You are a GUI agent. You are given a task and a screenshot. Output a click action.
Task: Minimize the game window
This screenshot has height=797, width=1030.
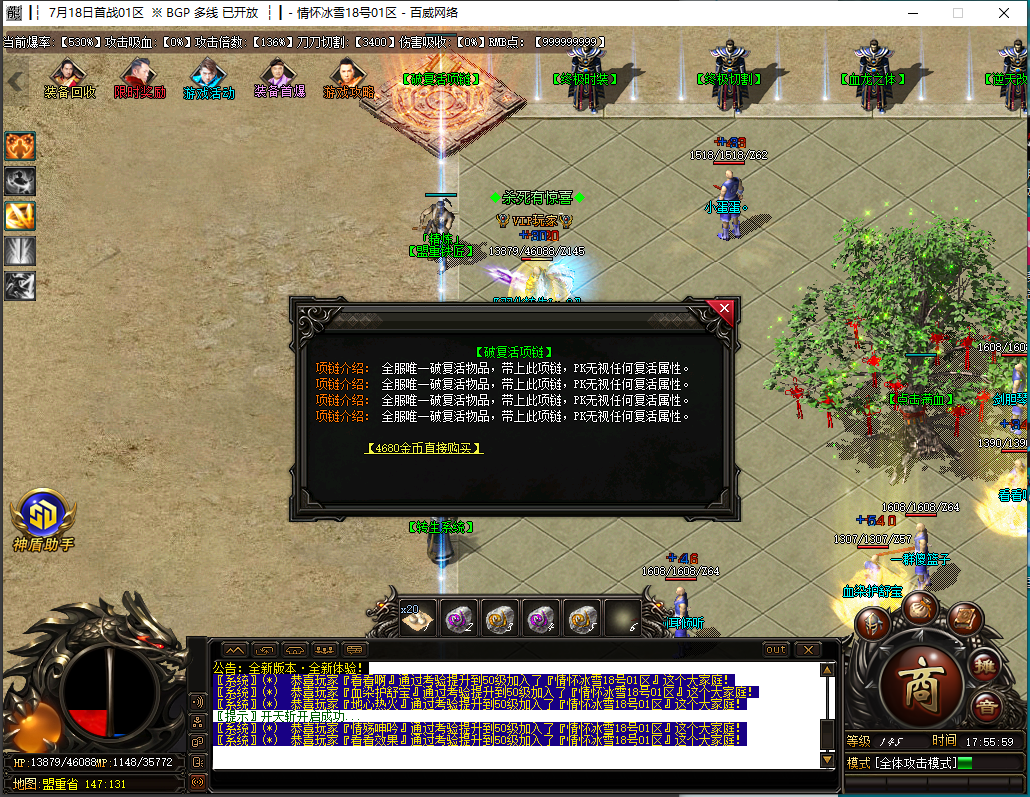tap(912, 13)
